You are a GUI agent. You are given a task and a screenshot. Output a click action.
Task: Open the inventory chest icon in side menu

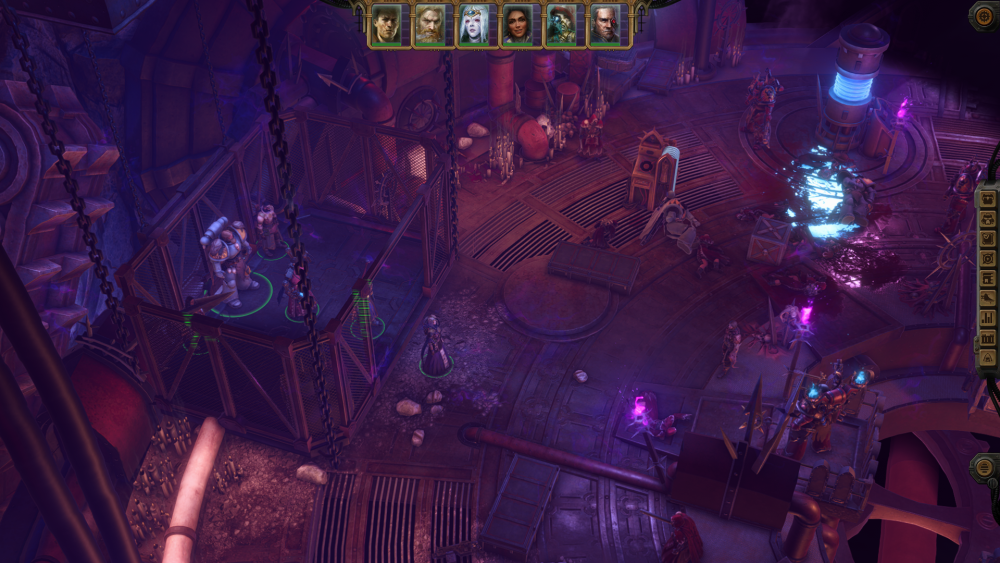pos(988,198)
